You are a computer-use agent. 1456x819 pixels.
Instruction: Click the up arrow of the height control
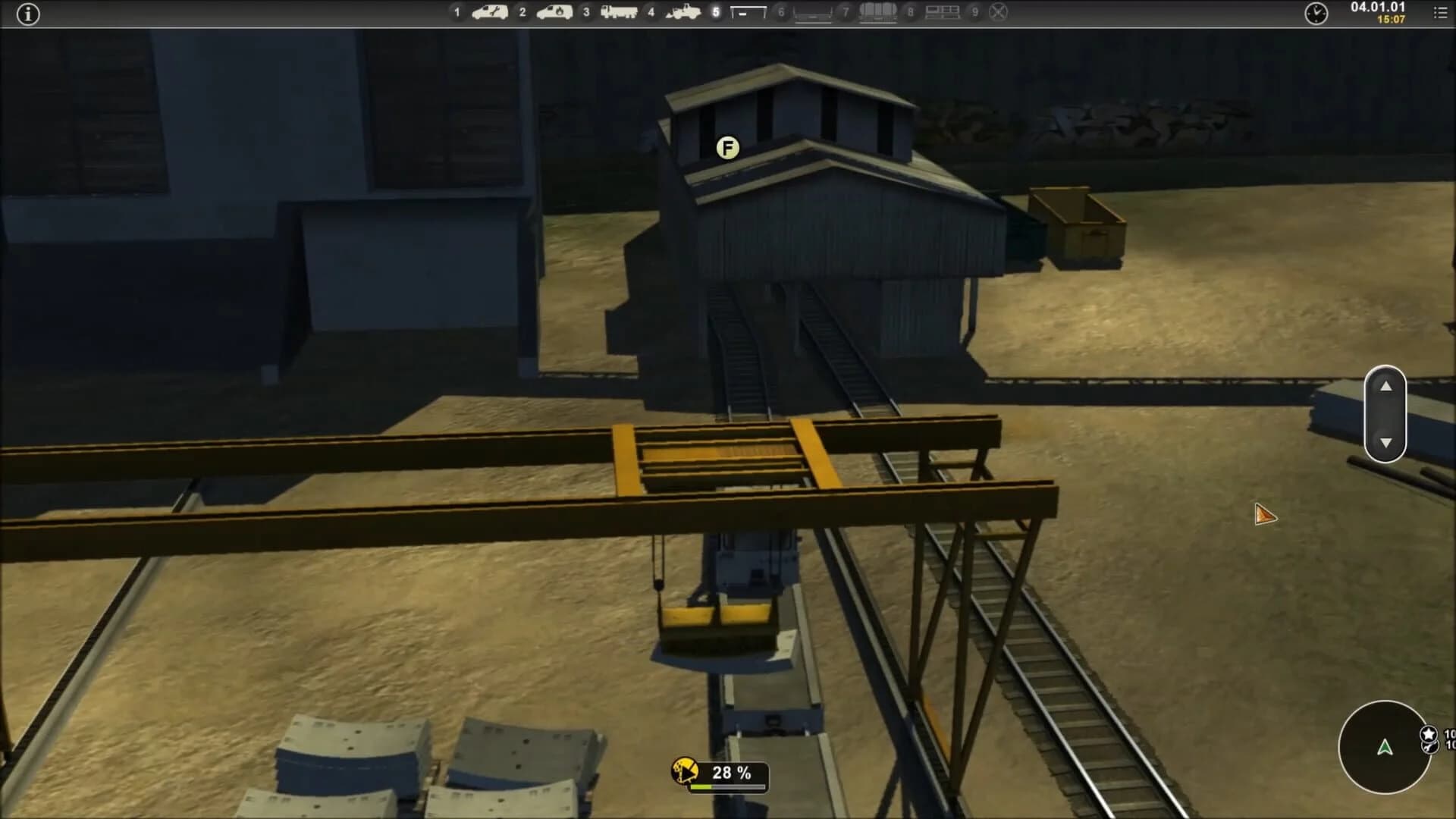click(x=1386, y=388)
